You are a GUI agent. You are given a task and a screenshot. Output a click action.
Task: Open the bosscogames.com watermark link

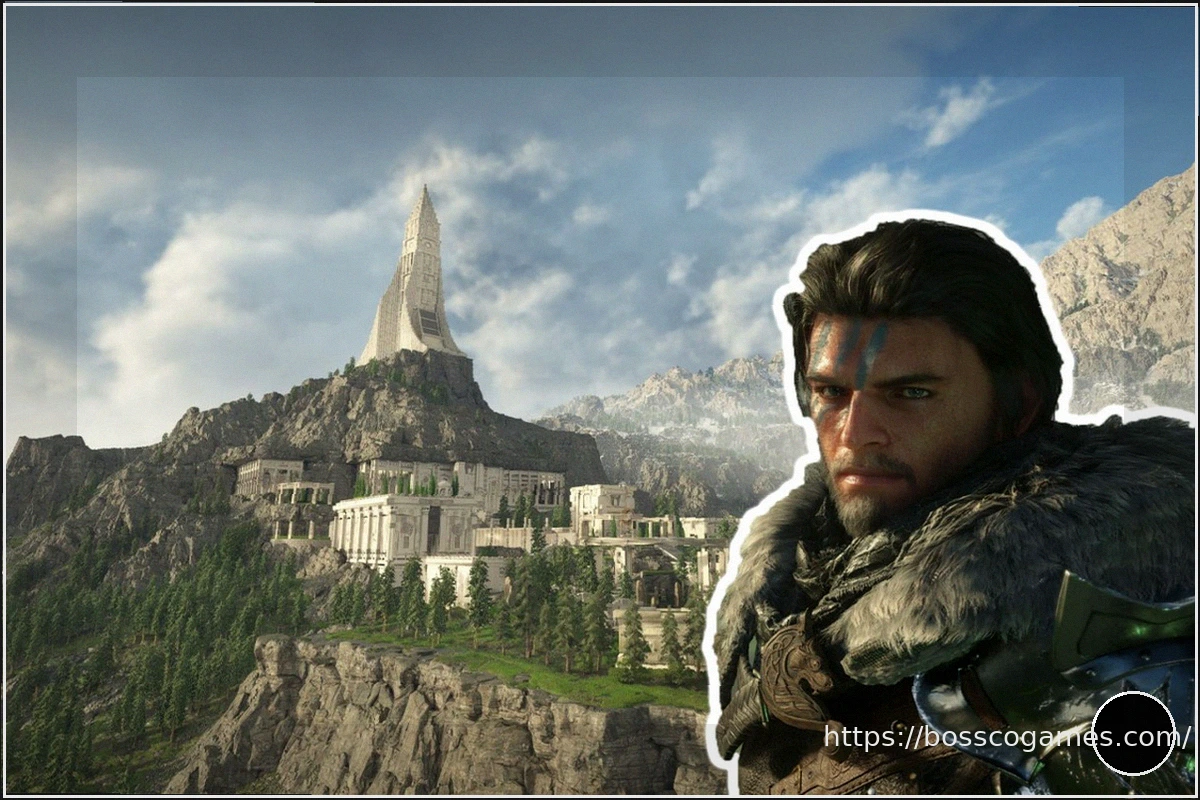coord(1005,738)
